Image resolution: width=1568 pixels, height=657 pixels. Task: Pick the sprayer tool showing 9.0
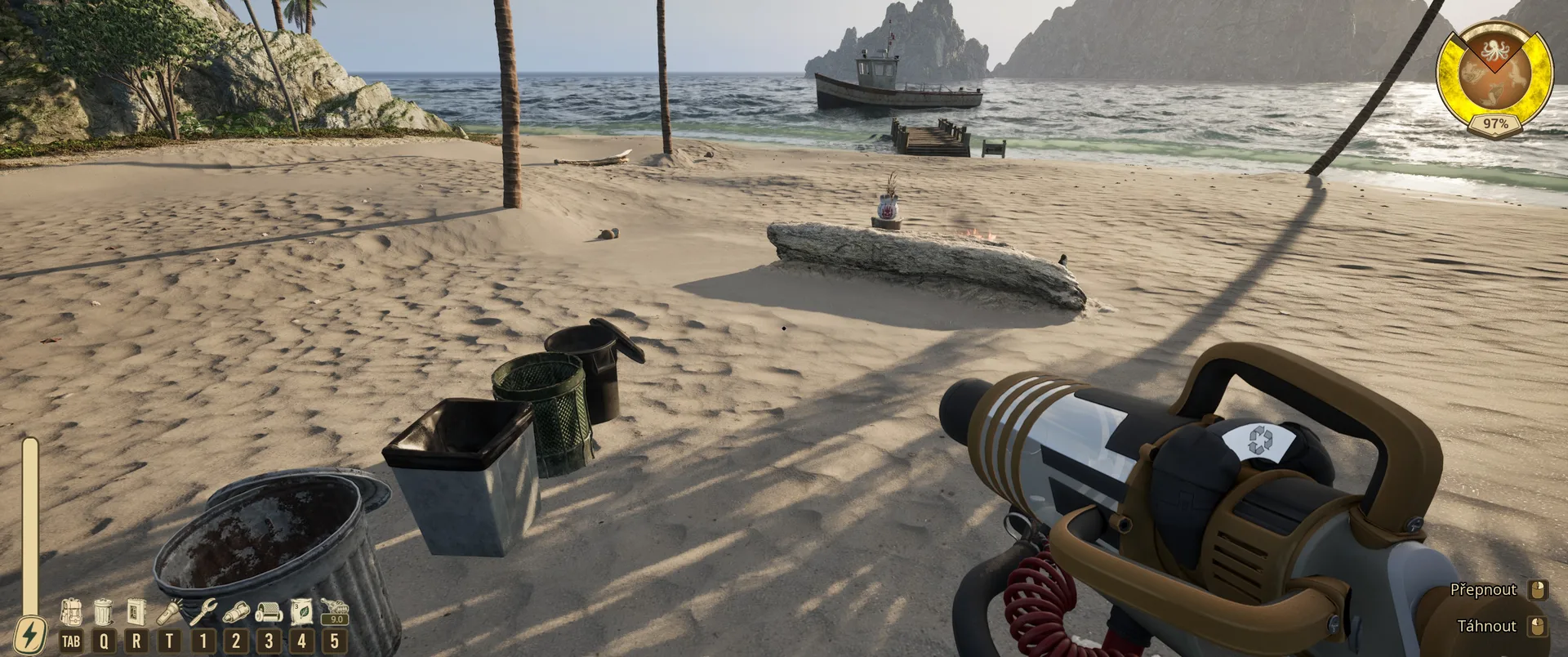point(334,611)
